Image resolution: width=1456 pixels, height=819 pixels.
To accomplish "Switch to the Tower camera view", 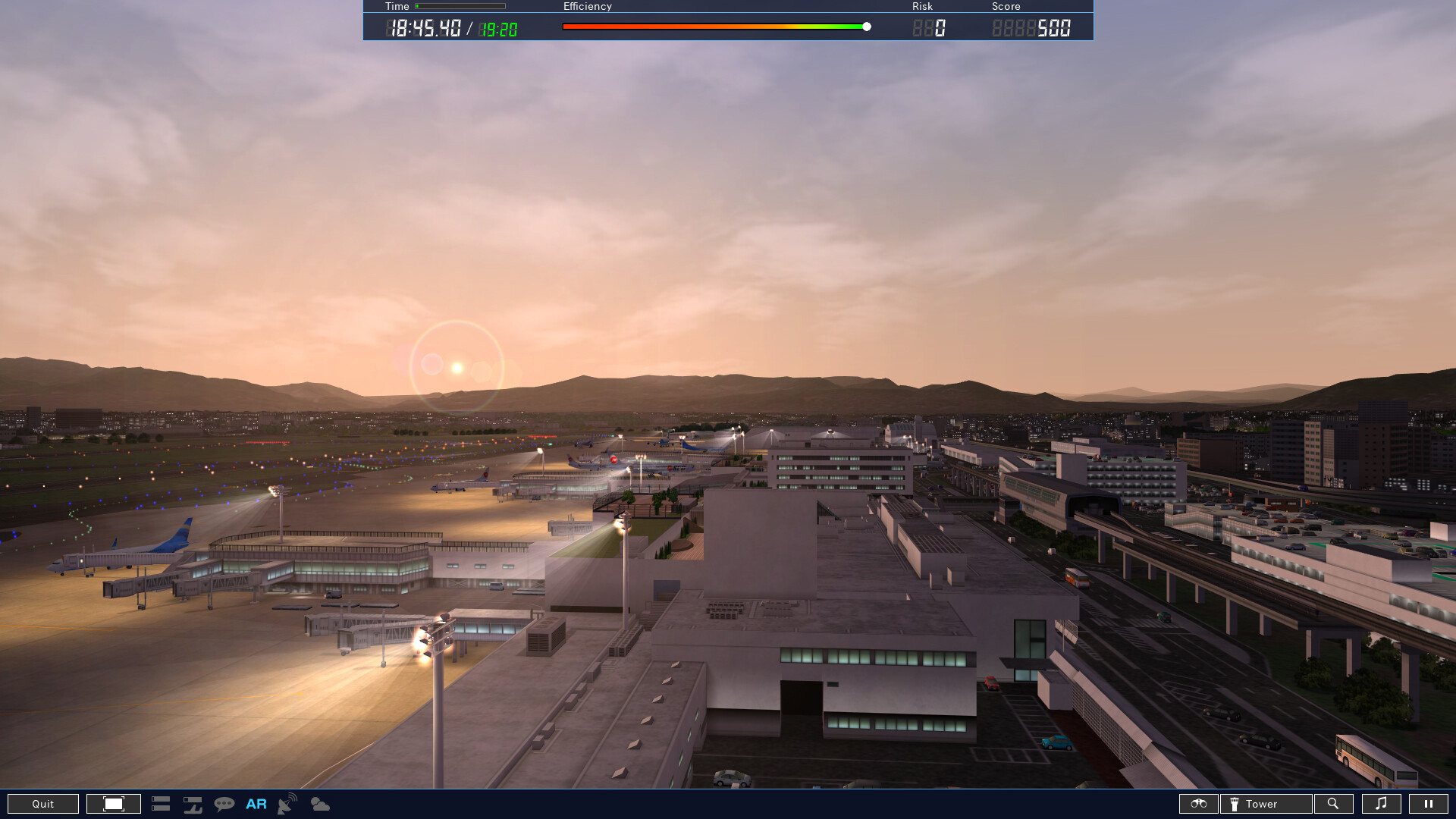I will coord(1265,804).
